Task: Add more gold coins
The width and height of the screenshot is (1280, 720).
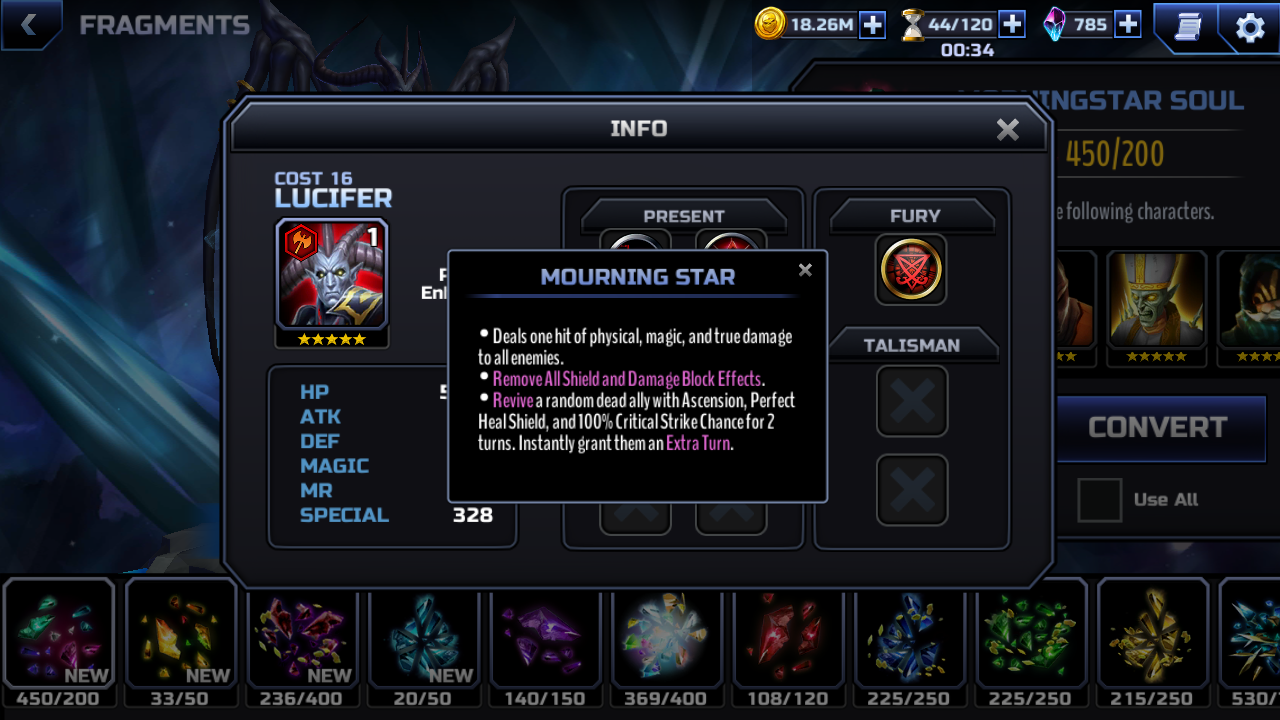Action: 872,24
